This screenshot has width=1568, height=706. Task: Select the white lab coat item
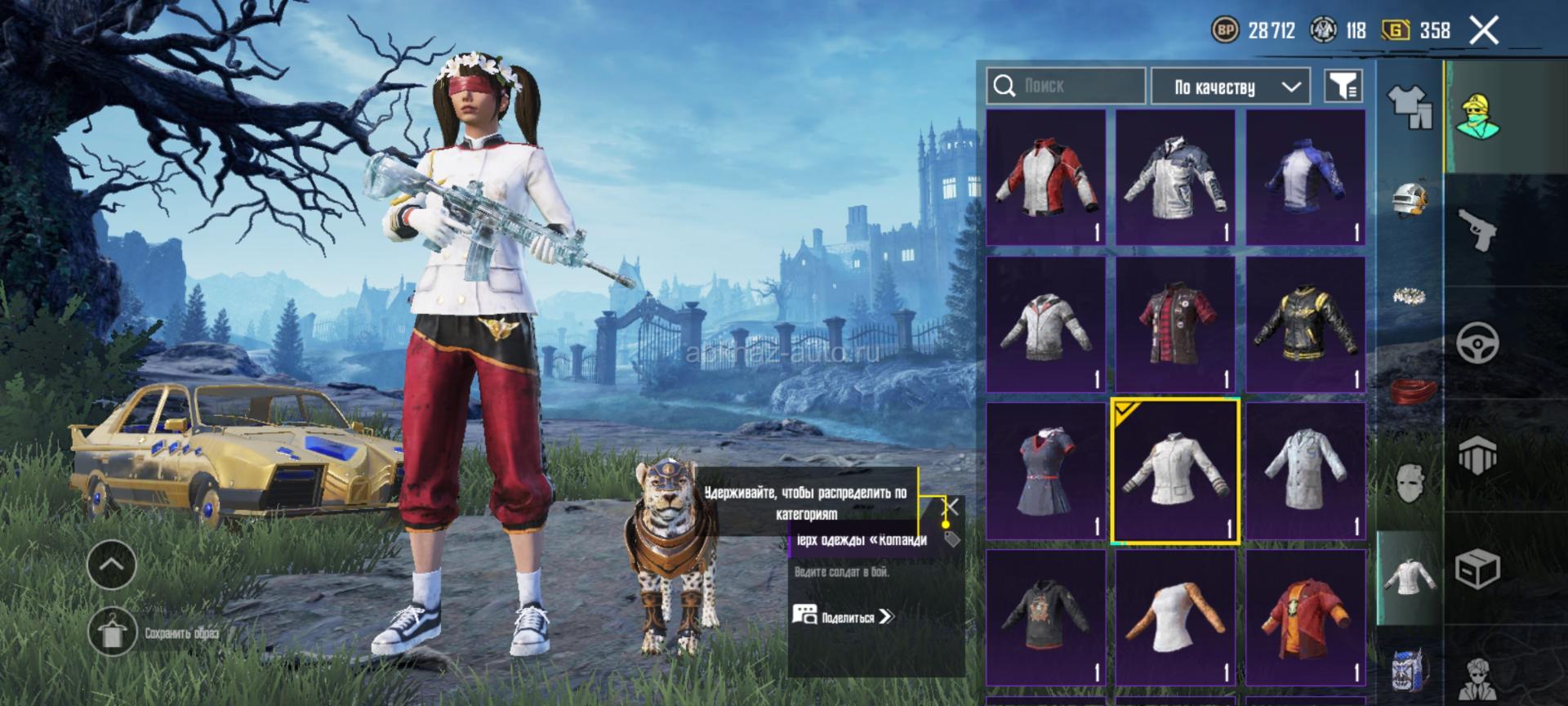(1305, 471)
